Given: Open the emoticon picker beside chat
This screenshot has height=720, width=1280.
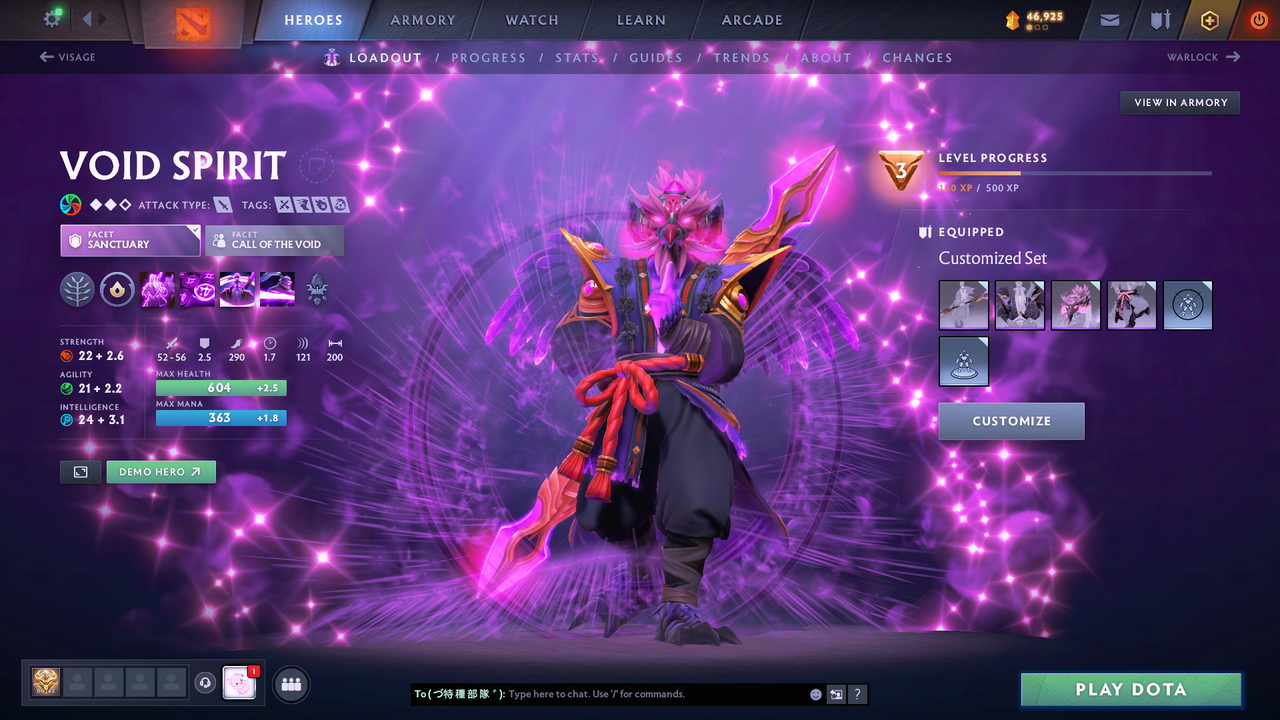Looking at the screenshot, I should (x=815, y=694).
